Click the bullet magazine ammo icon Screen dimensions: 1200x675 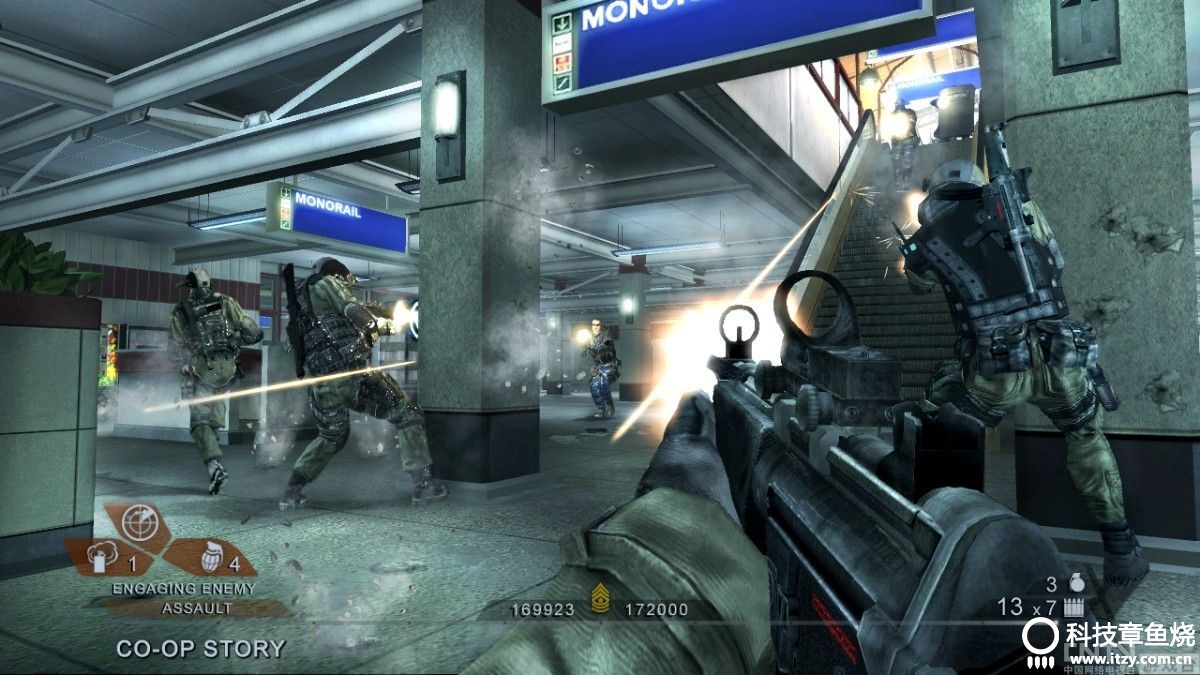[x=1075, y=606]
